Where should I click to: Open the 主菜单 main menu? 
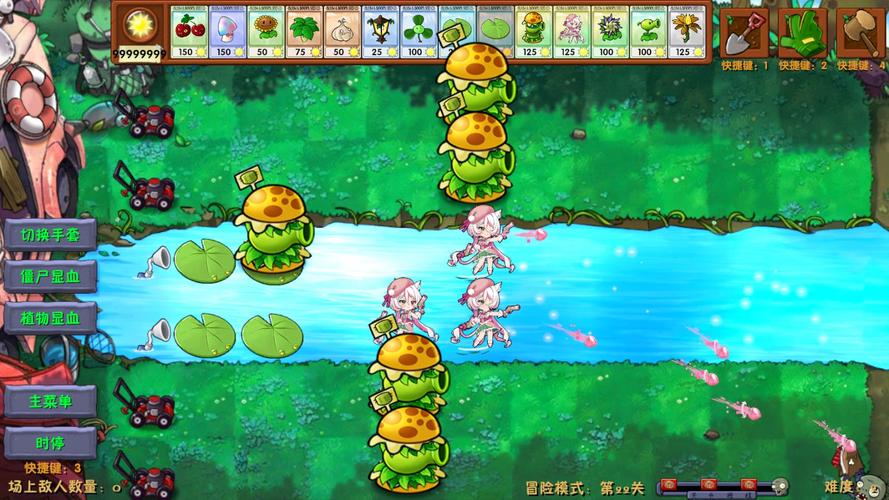tap(50, 401)
